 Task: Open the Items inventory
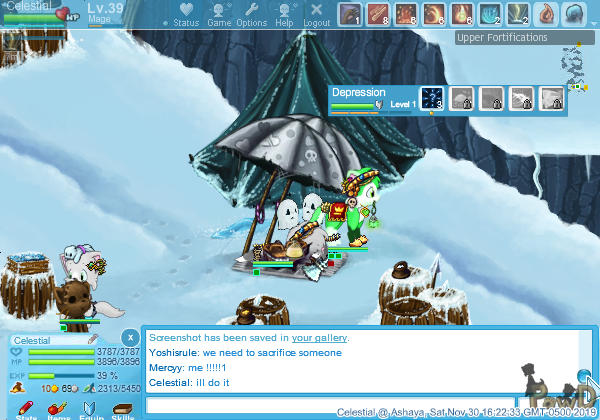58,408
